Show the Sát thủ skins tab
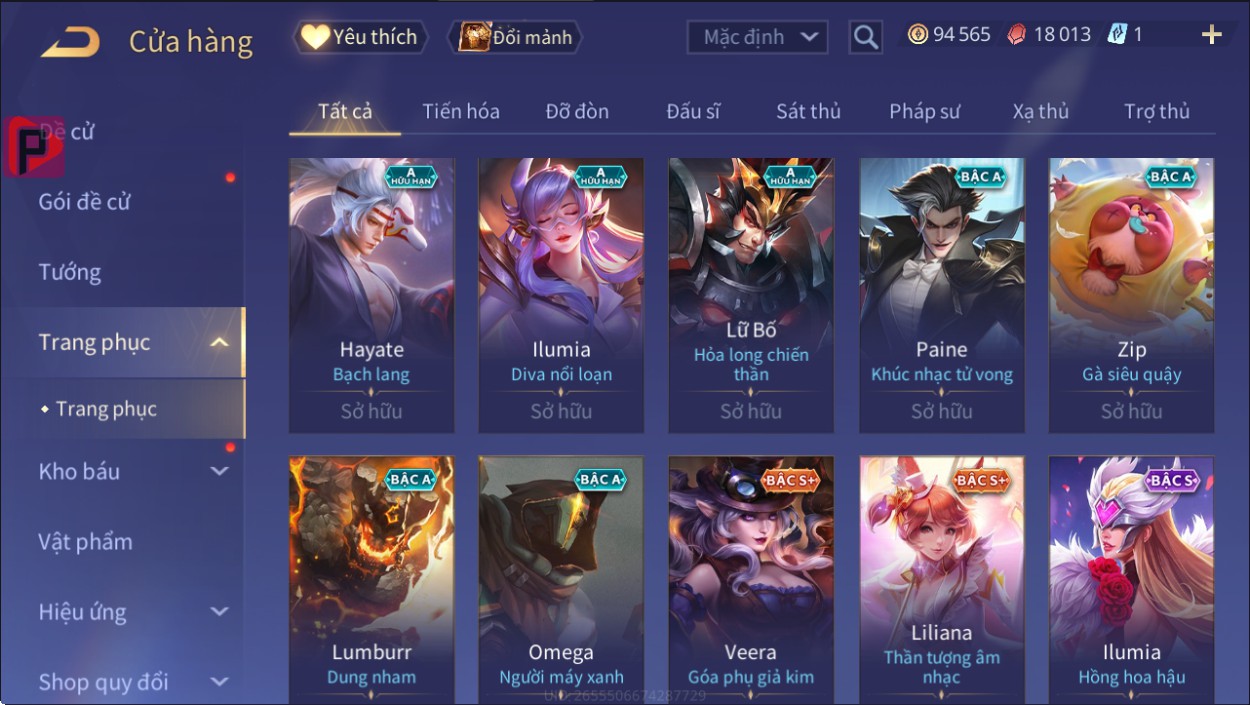The height and width of the screenshot is (705, 1250). click(808, 112)
